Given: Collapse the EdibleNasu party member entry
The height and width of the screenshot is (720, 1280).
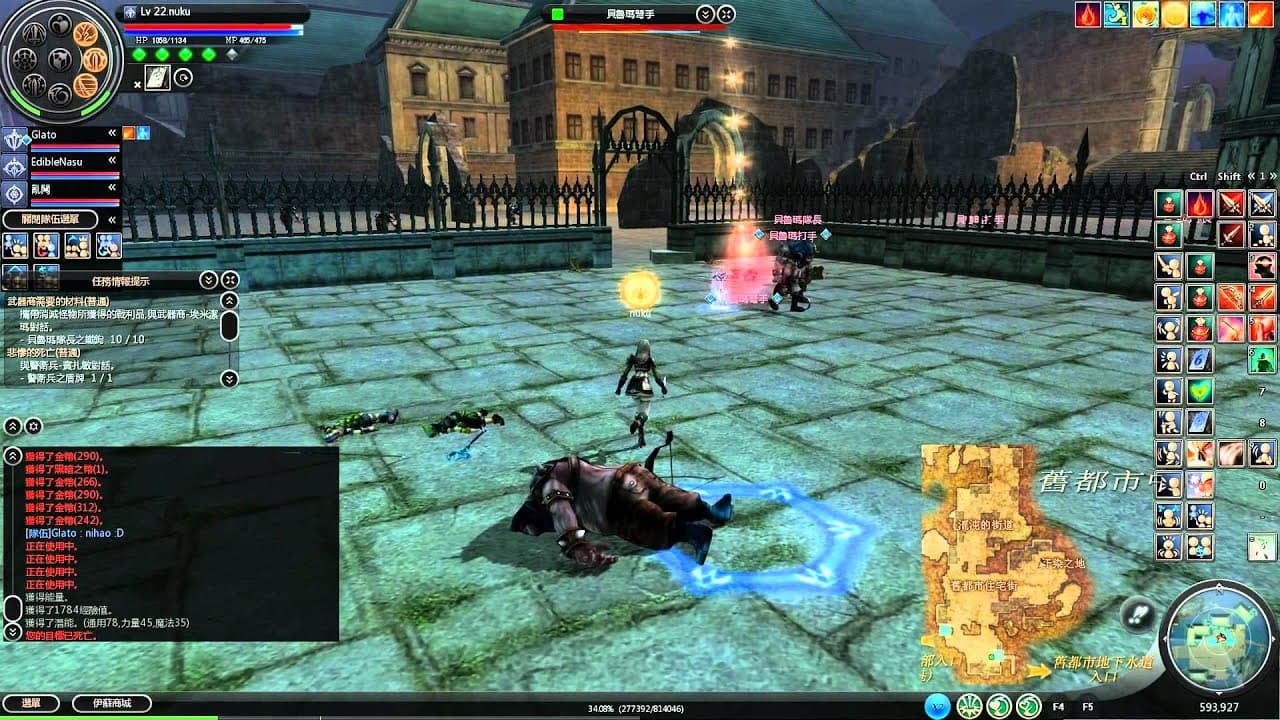Looking at the screenshot, I should 111,161.
